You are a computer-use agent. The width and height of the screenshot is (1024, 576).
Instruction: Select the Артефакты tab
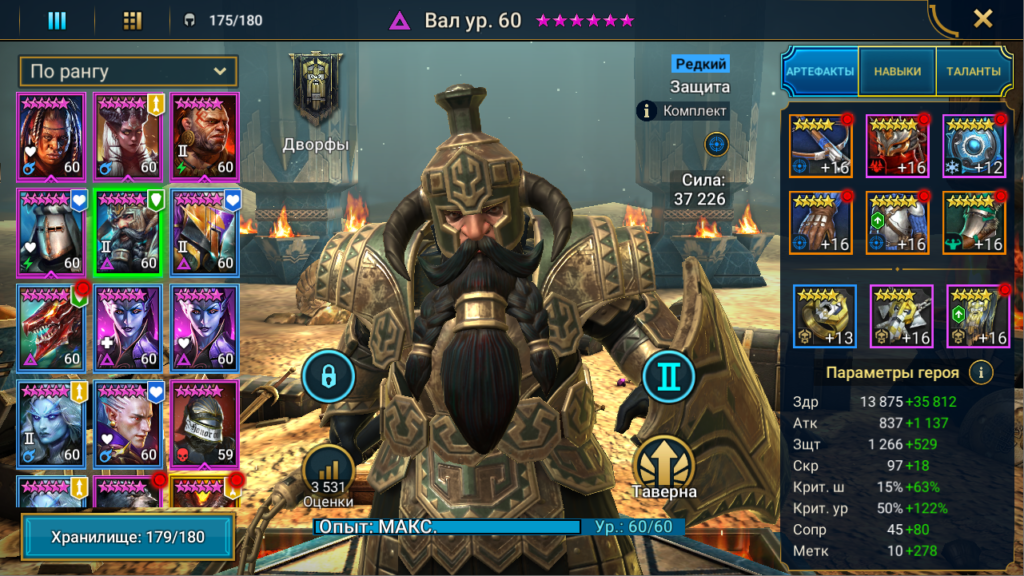820,72
